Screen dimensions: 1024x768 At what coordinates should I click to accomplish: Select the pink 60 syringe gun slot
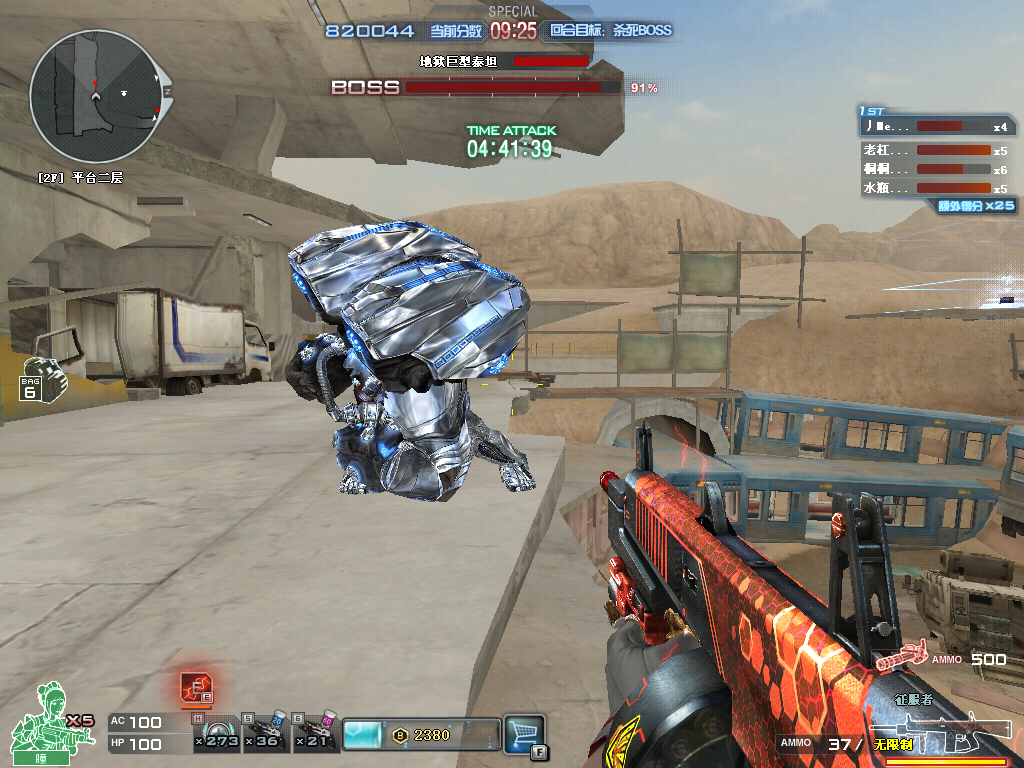(315, 735)
